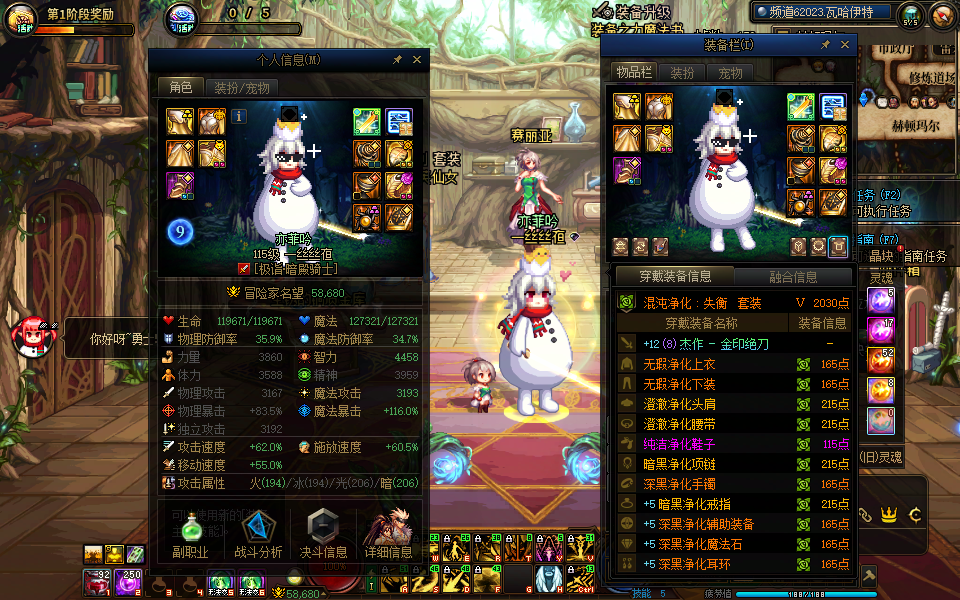The width and height of the screenshot is (960, 600).
Task: Switch to the 融合信息 tab
Action: tap(793, 277)
